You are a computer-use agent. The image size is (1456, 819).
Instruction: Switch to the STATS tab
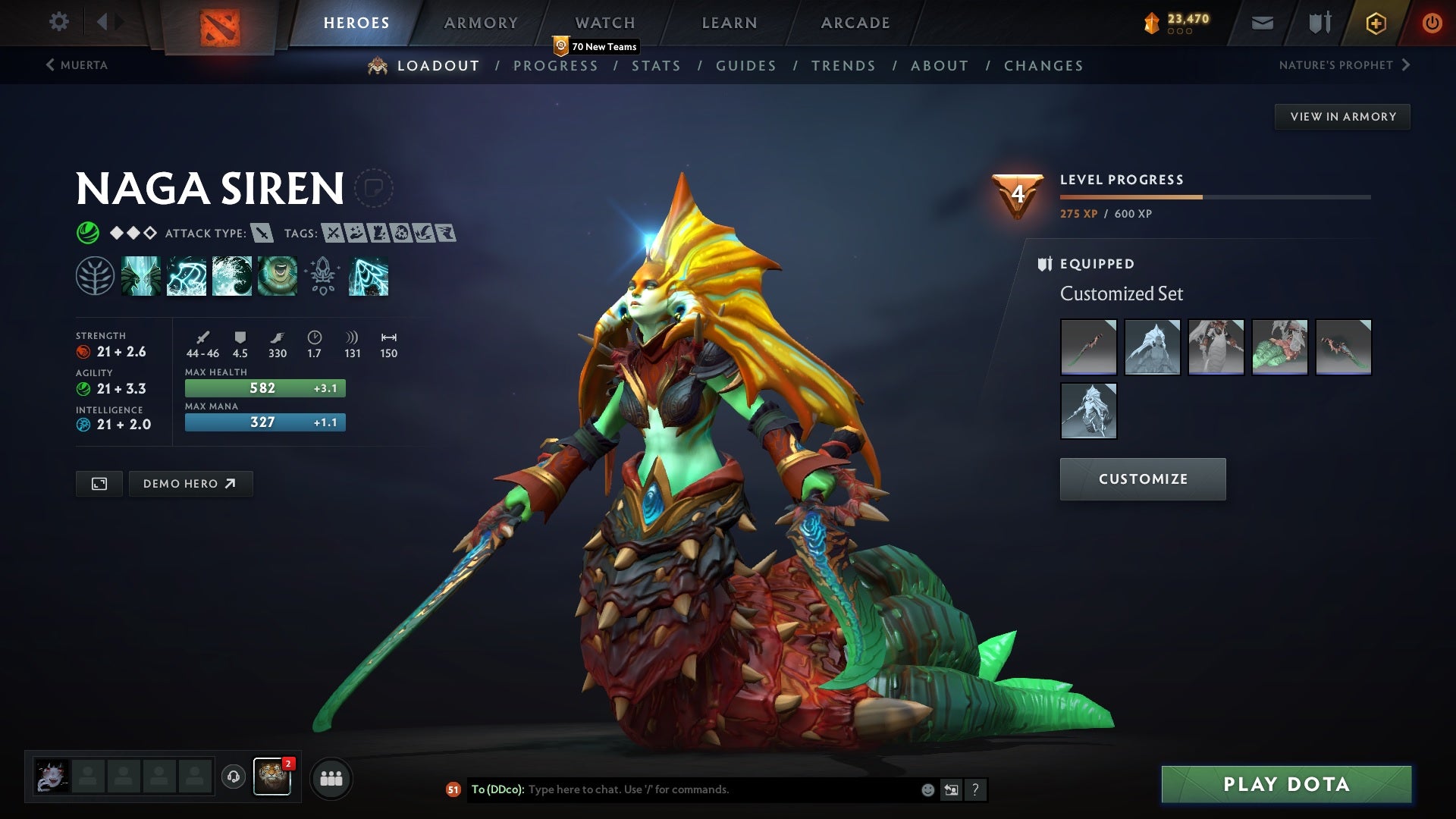pyautogui.click(x=657, y=65)
